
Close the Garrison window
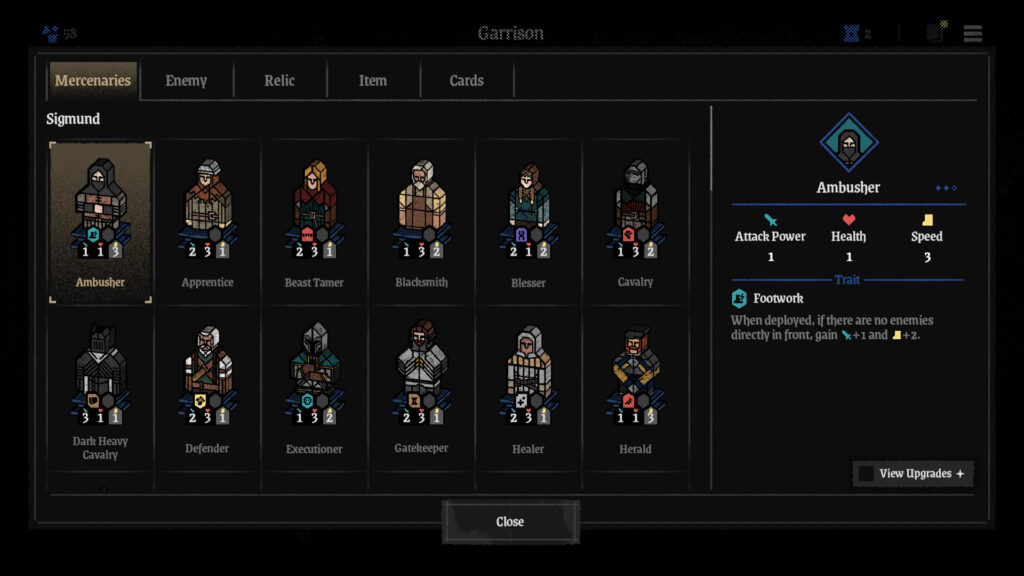tap(510, 522)
